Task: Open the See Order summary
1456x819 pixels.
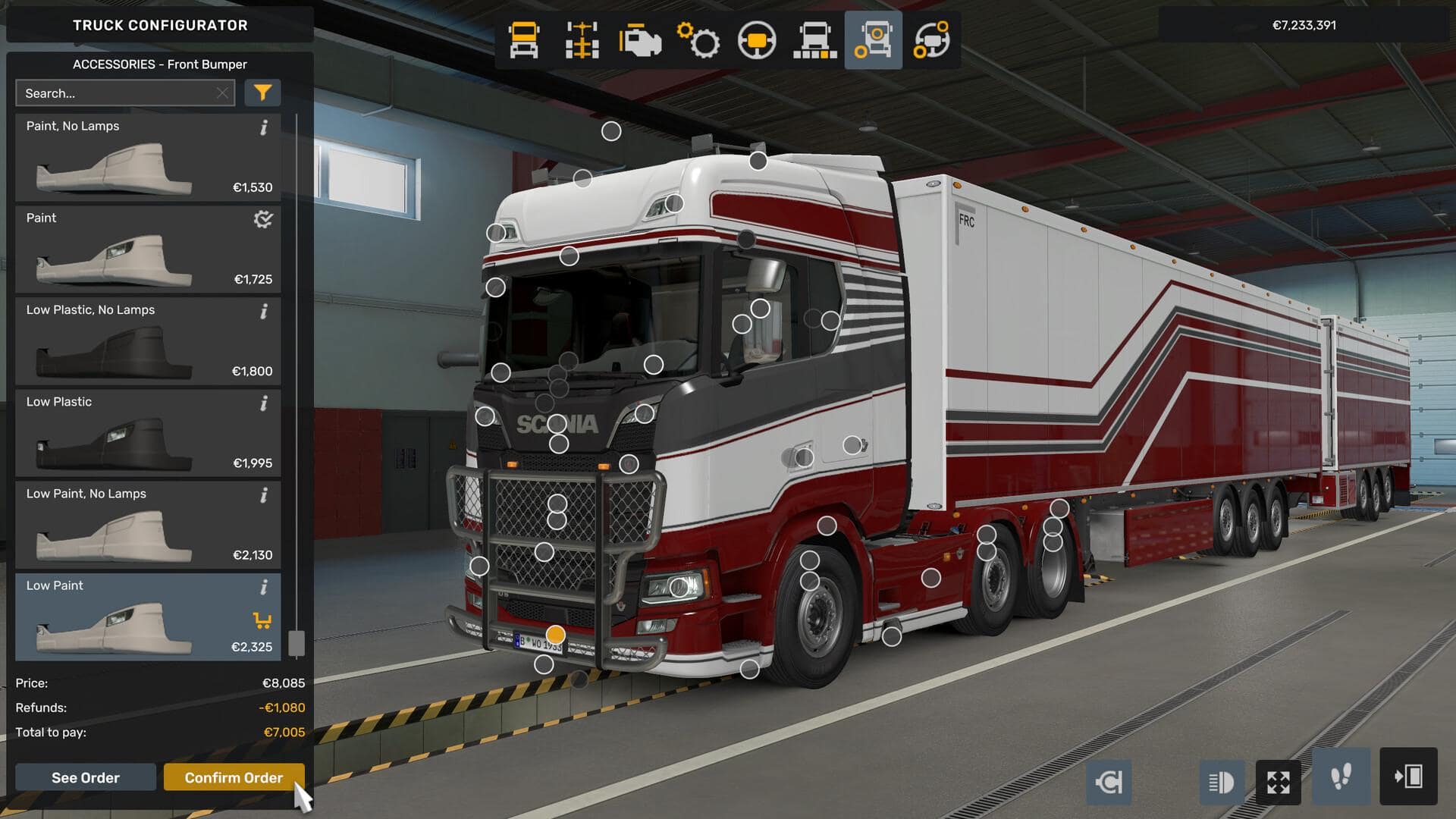Action: tap(85, 777)
